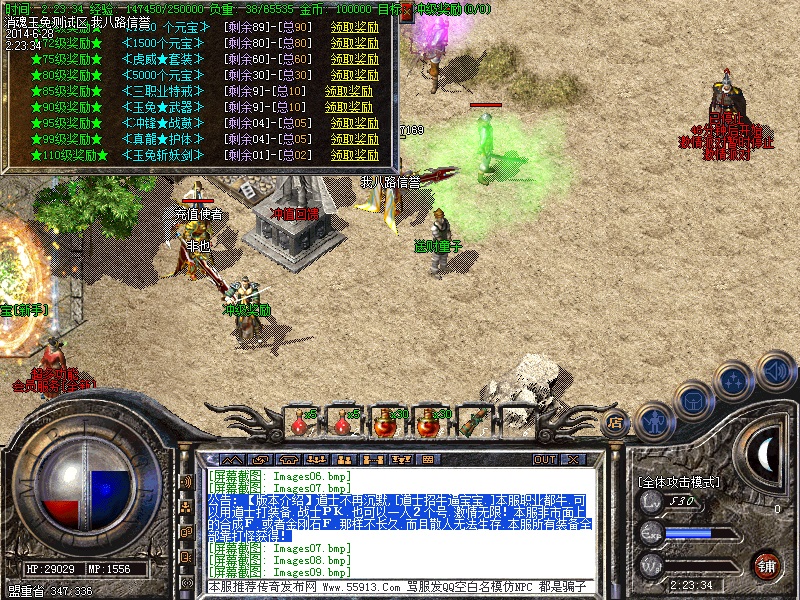Screen dimensions: 800x600
Task: Open the character figure round button
Action: 653,419
